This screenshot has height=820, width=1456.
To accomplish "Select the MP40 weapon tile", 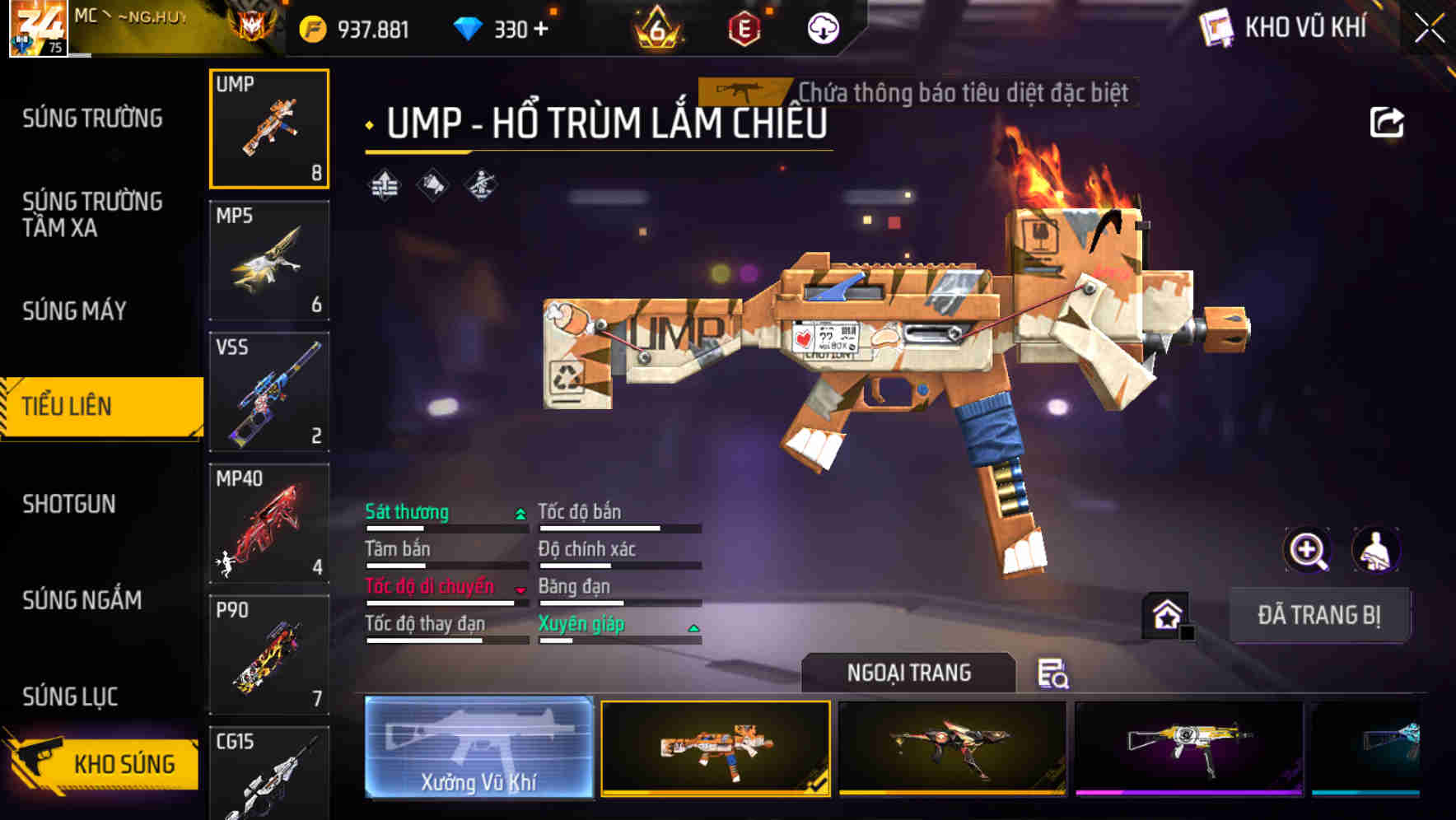I will (269, 524).
